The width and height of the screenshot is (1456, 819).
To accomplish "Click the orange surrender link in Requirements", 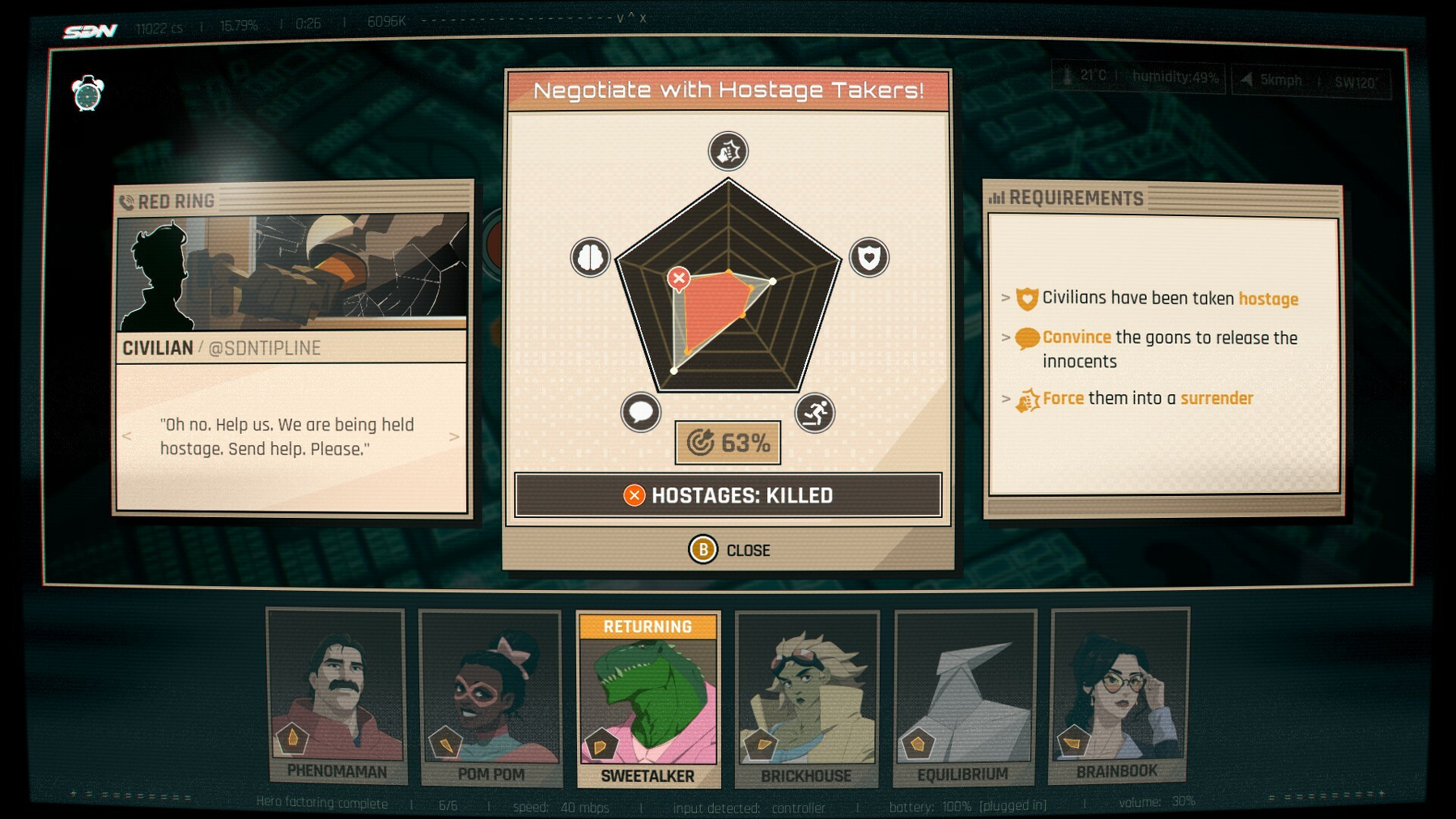I will point(1216,398).
